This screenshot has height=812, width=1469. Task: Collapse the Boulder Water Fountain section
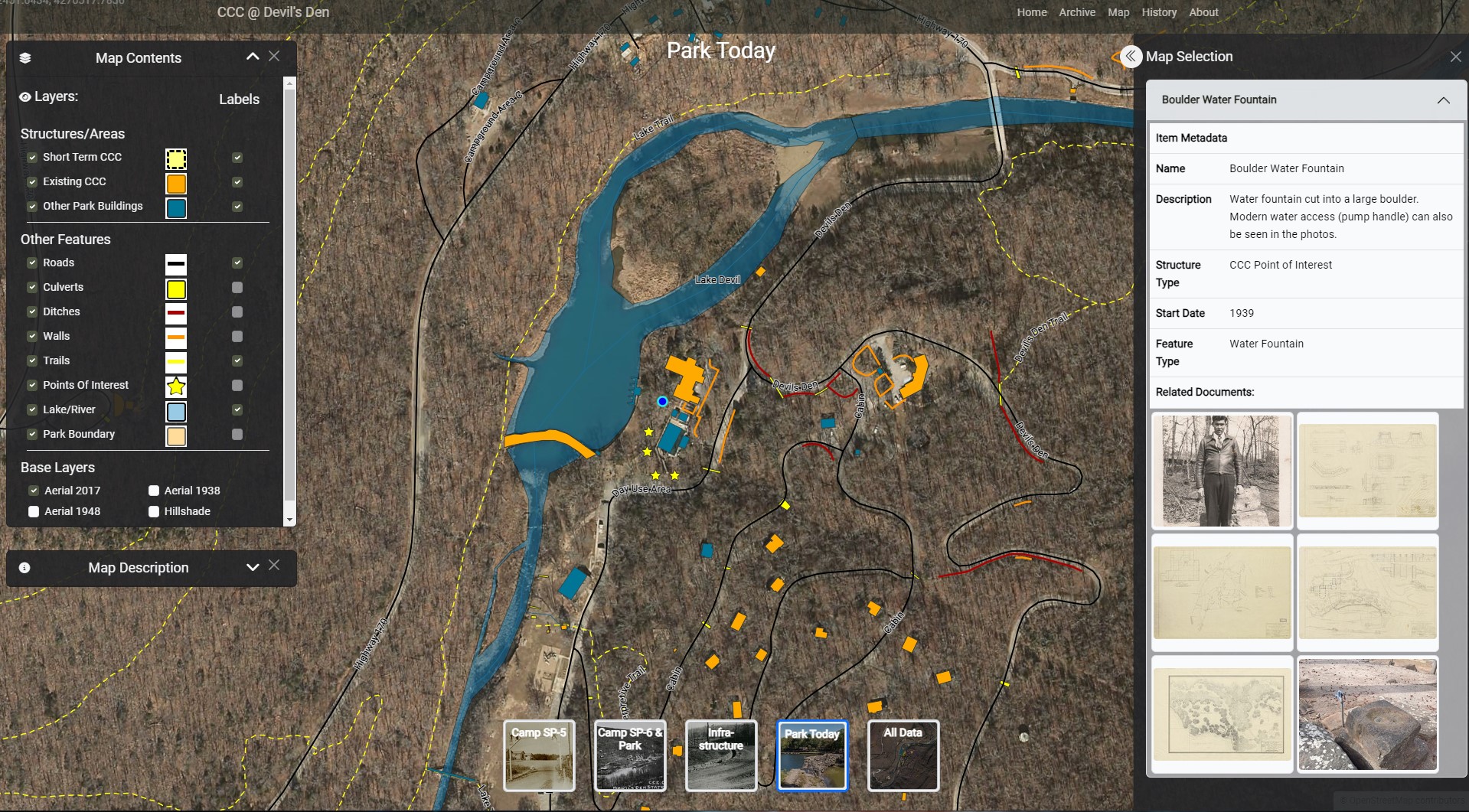point(1443,100)
